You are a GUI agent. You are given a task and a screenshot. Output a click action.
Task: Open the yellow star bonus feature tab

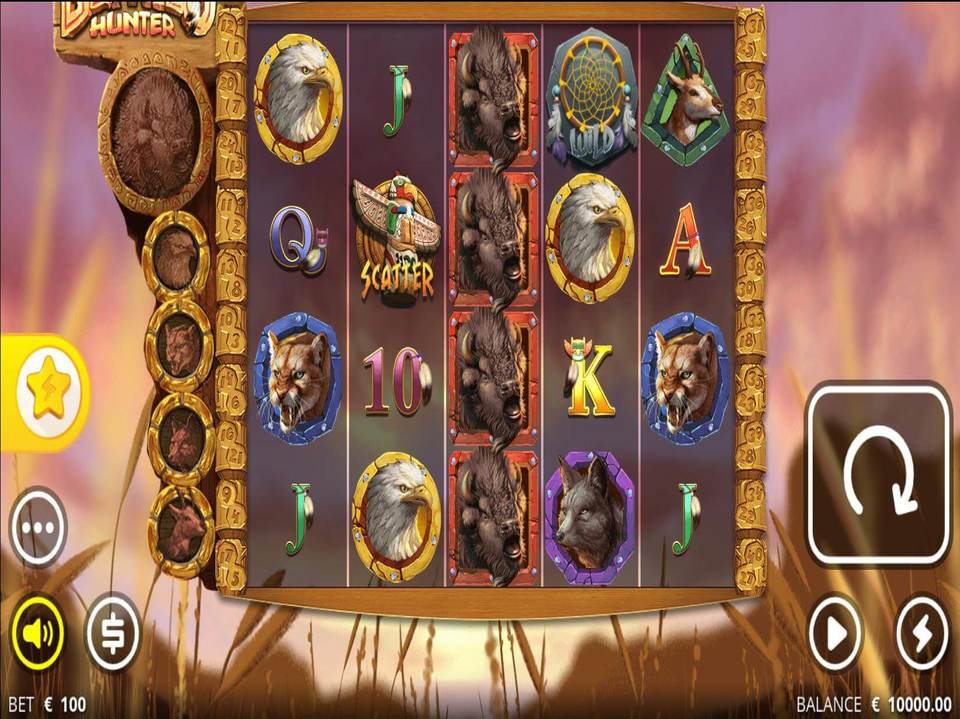[x=46, y=392]
